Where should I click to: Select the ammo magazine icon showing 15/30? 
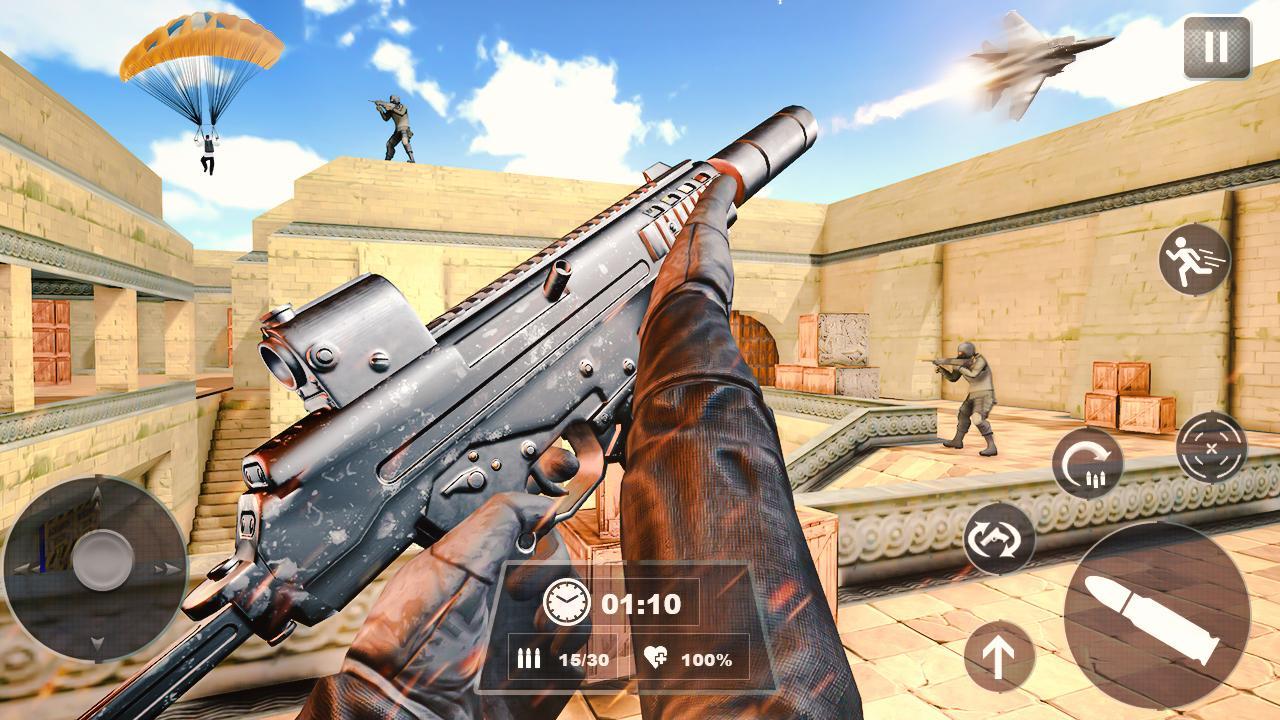click(530, 659)
